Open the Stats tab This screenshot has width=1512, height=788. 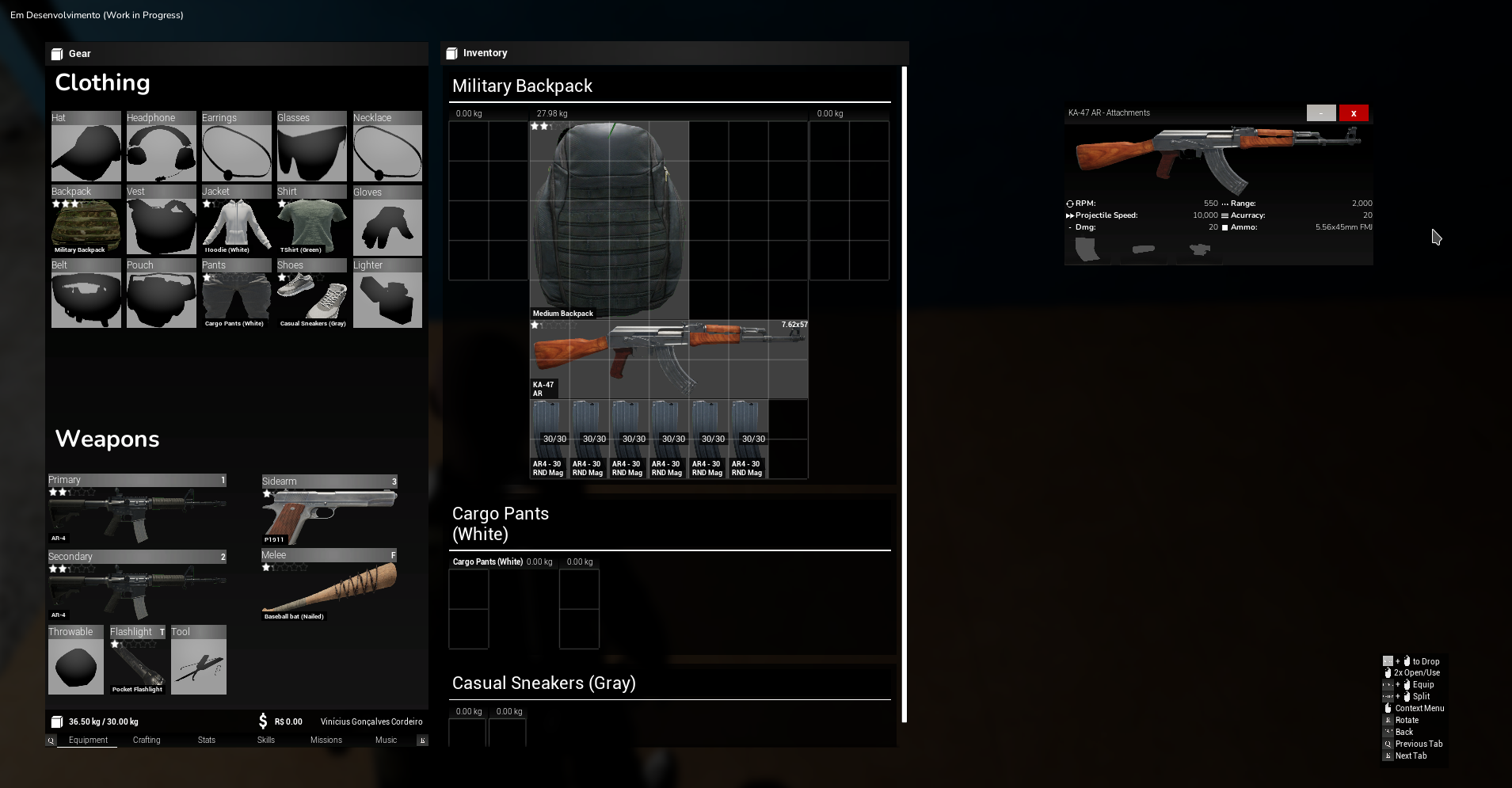[207, 740]
